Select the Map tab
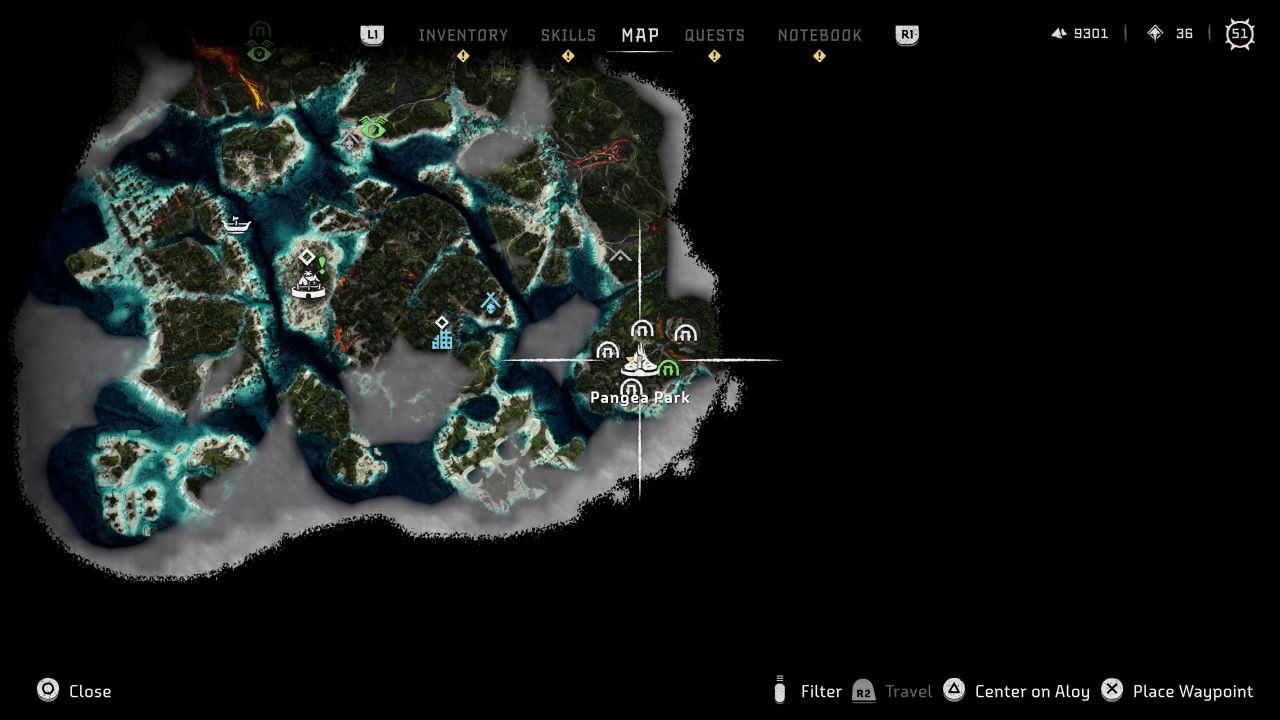 [640, 35]
